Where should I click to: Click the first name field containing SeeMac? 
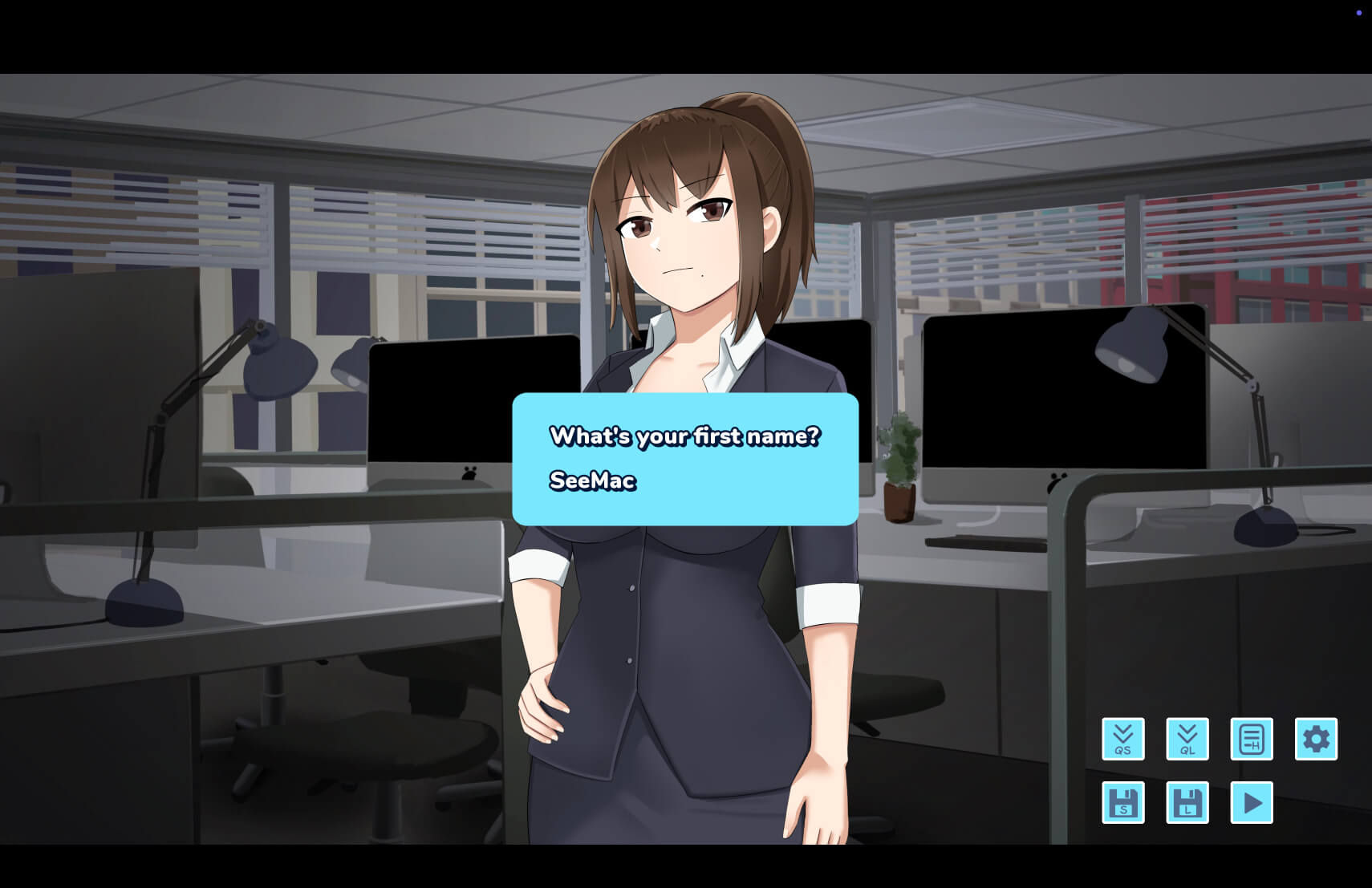[x=593, y=480]
